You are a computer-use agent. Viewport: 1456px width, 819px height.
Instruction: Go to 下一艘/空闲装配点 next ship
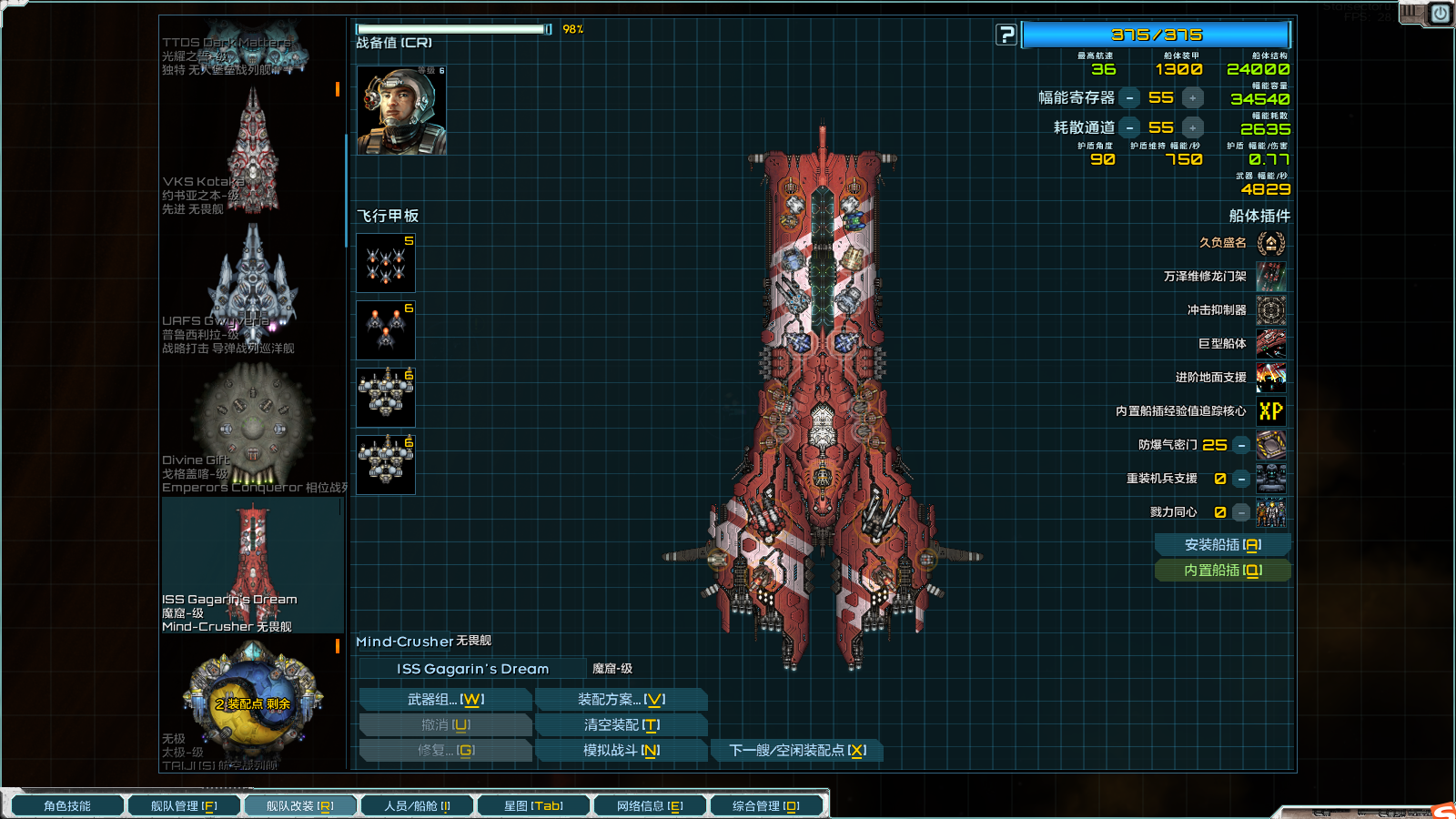click(797, 751)
